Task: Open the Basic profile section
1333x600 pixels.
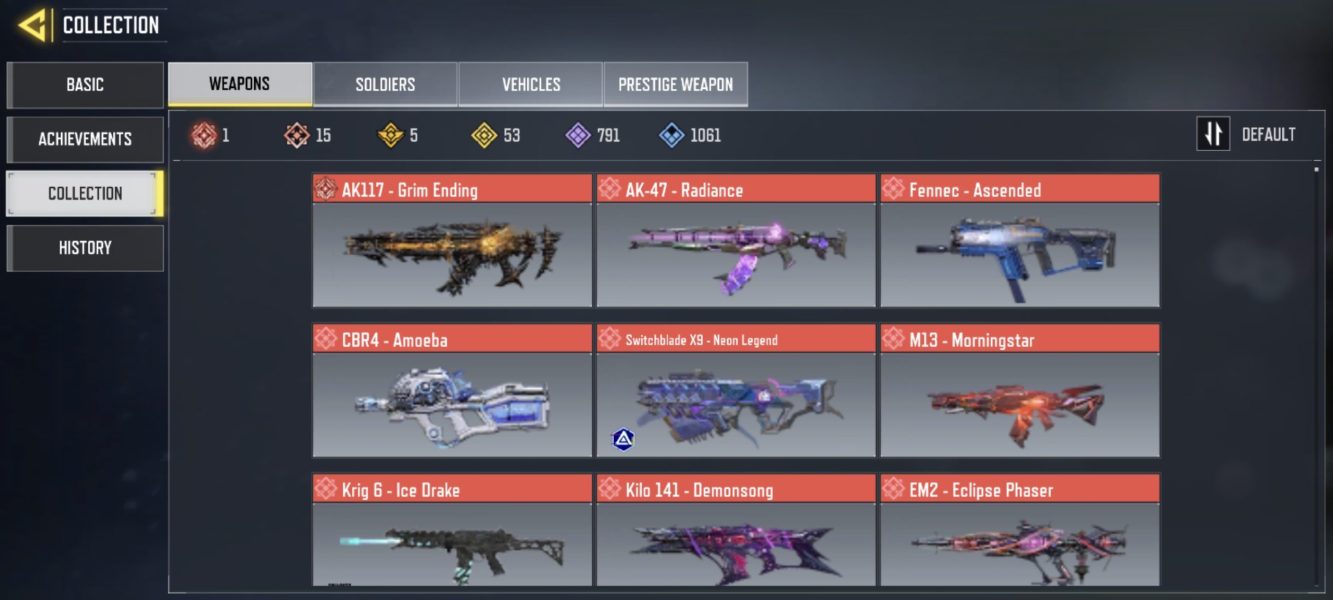Action: [85, 85]
